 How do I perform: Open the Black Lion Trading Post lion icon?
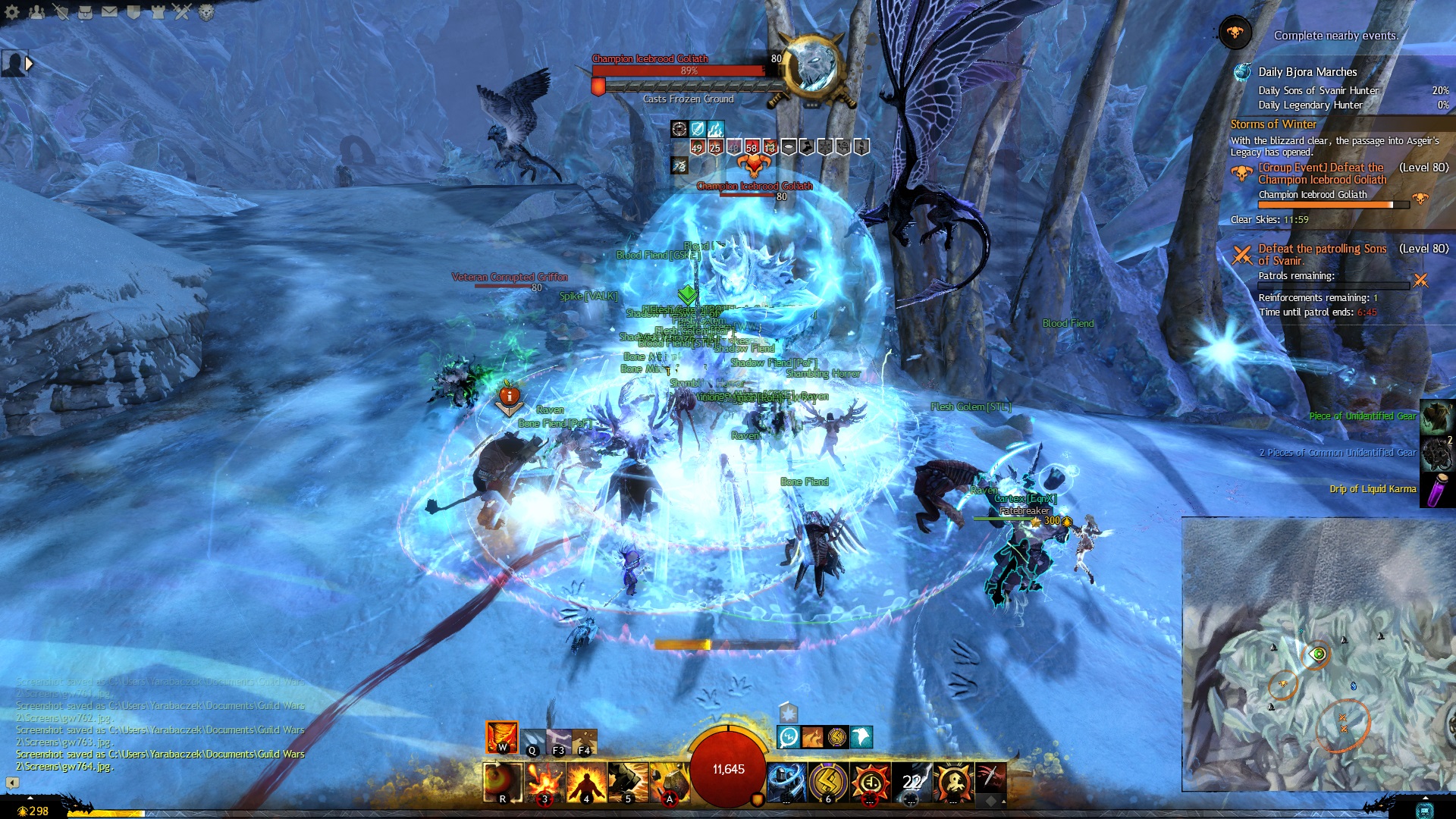coord(206,12)
